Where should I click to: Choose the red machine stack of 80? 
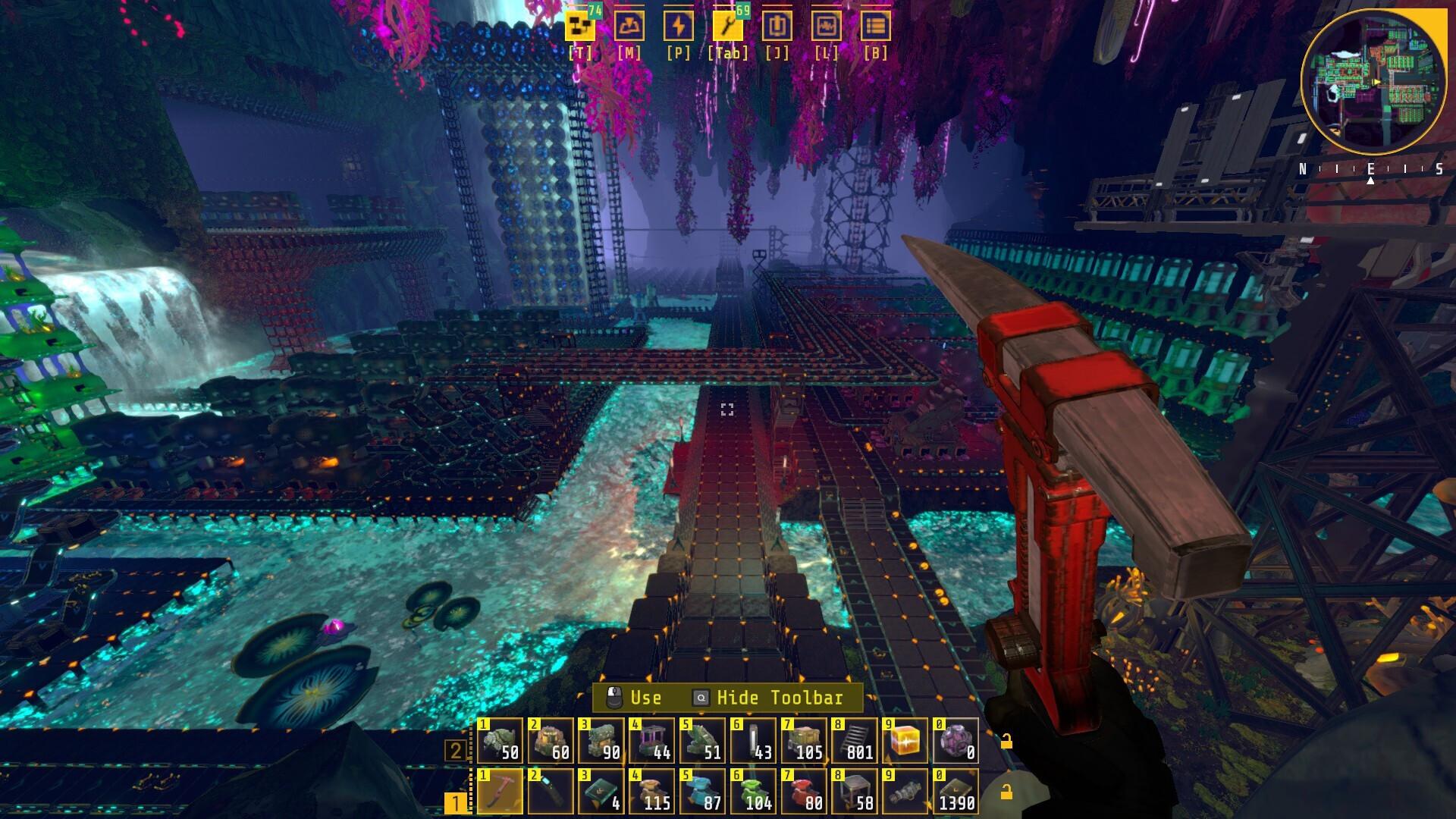point(804,791)
